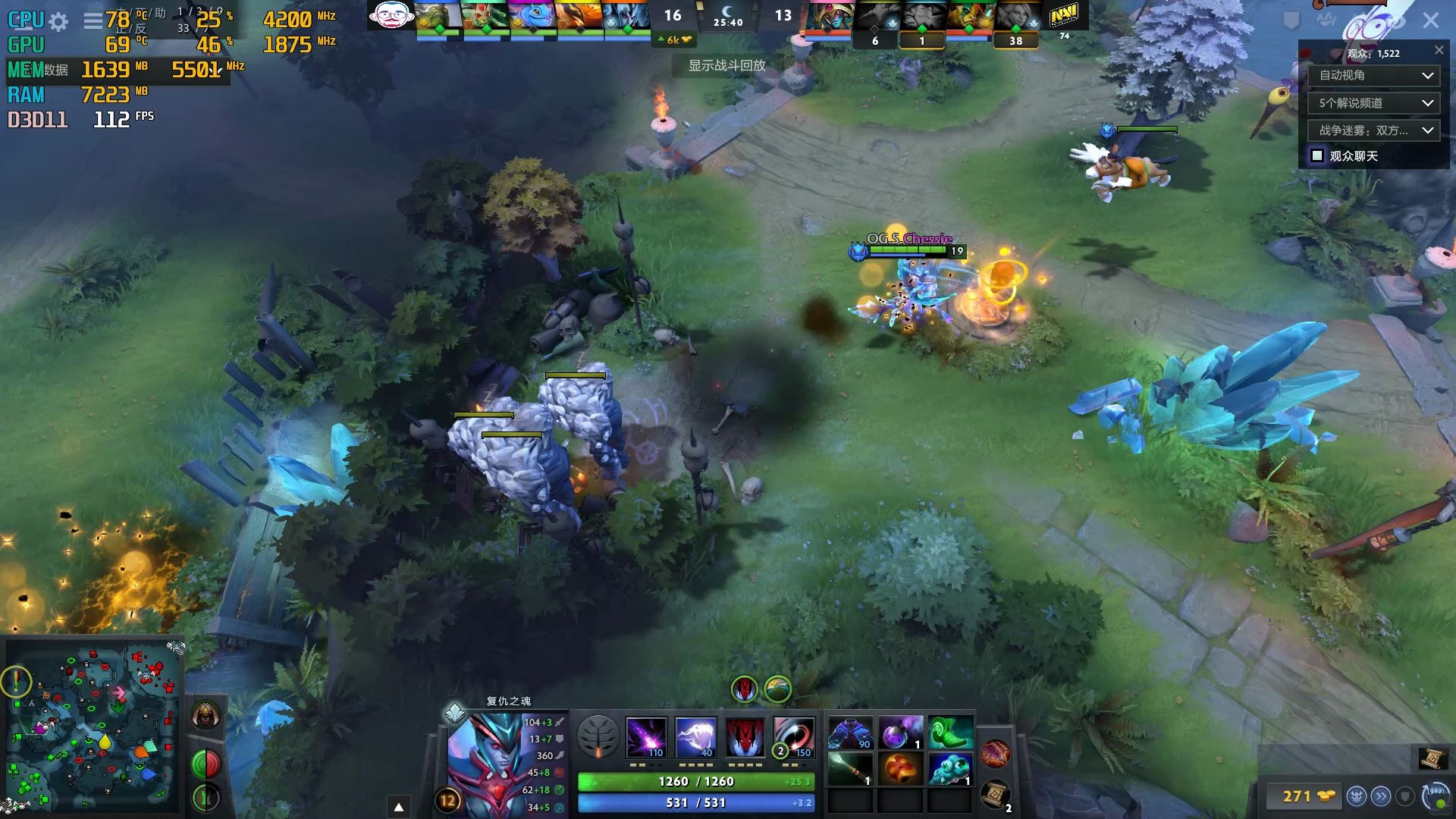Open the 战争迷雾 fog of war dropdown
The height and width of the screenshot is (819, 1456).
(1373, 130)
